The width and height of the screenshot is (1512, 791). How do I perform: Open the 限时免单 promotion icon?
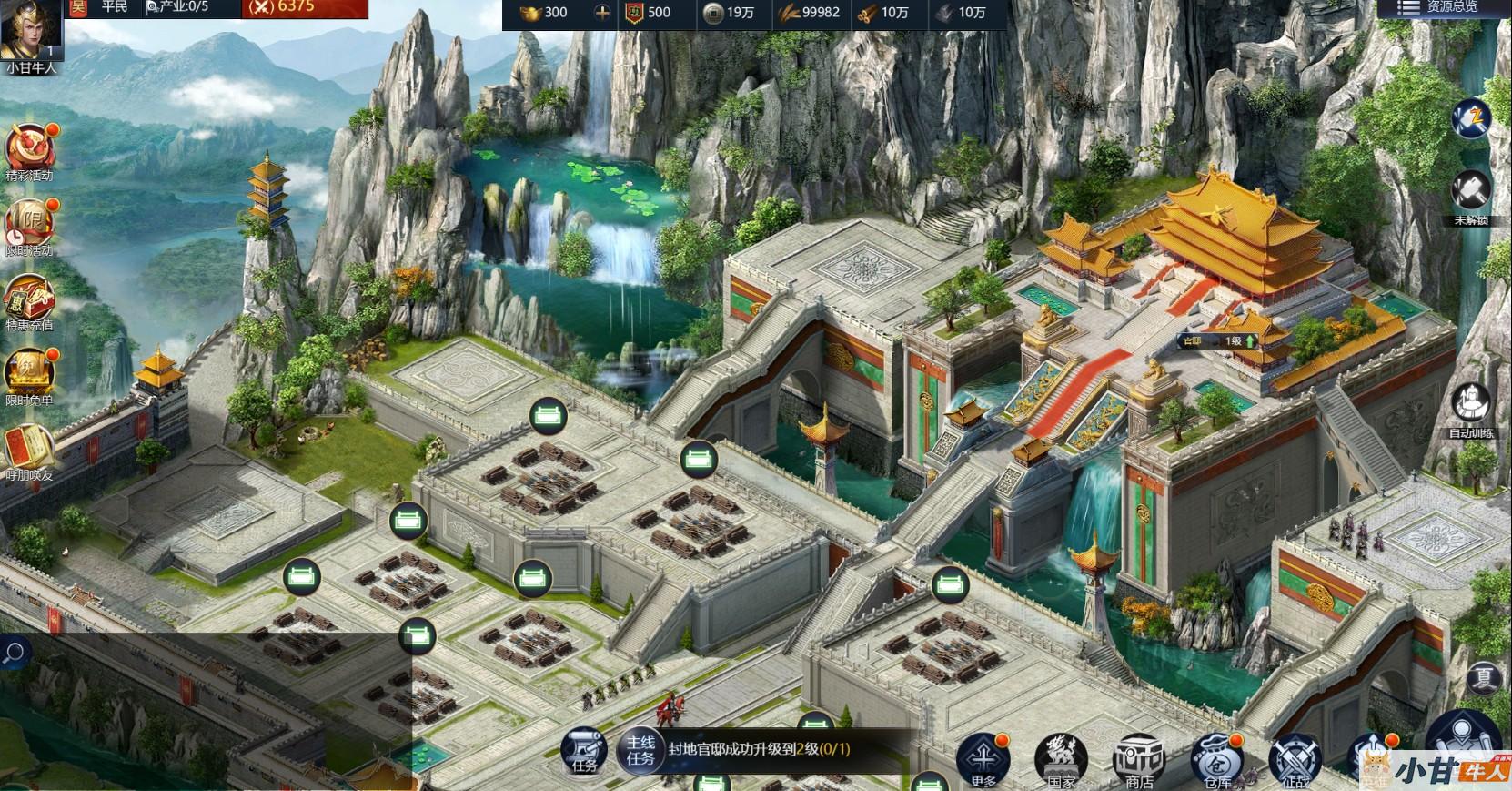tap(29, 372)
